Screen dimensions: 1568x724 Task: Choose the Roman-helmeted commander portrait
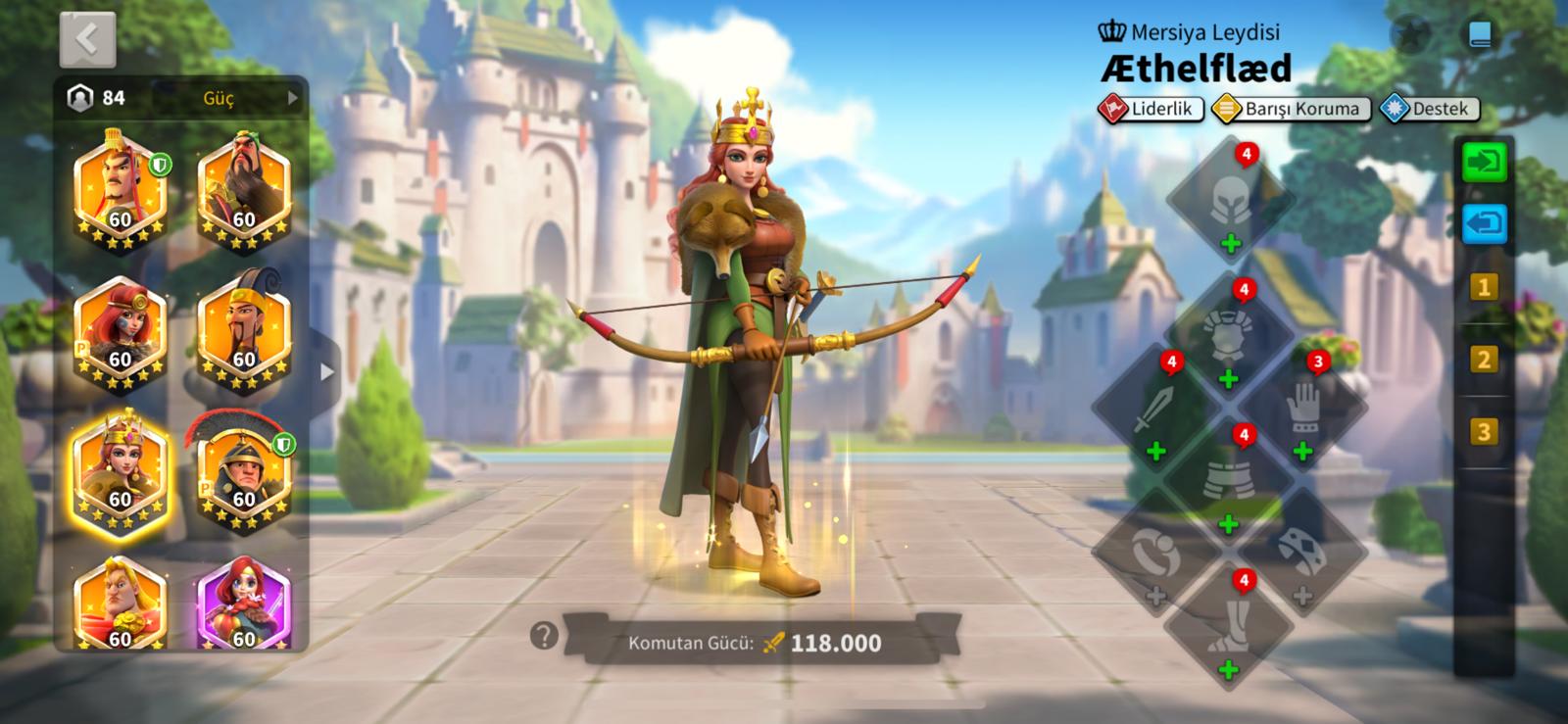point(244,473)
